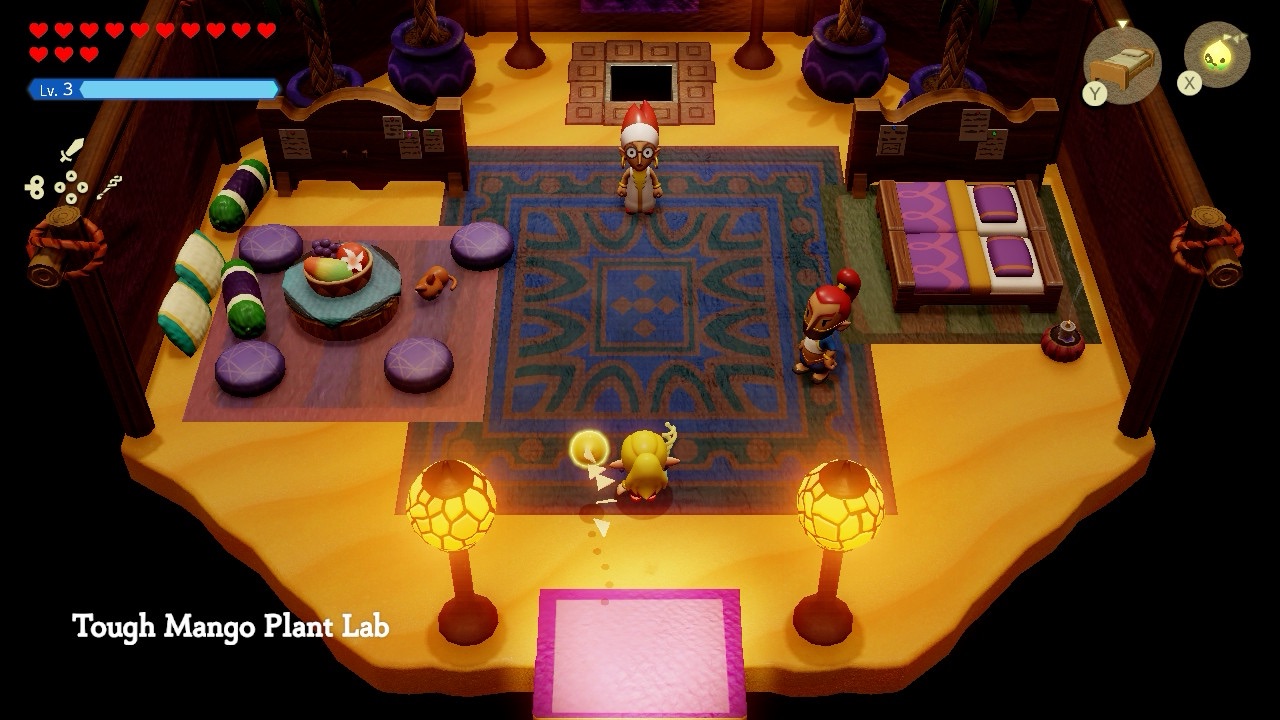The image size is (1280, 720).
Task: Click the clover-shaped wind-up key icon
Action: pos(35,187)
